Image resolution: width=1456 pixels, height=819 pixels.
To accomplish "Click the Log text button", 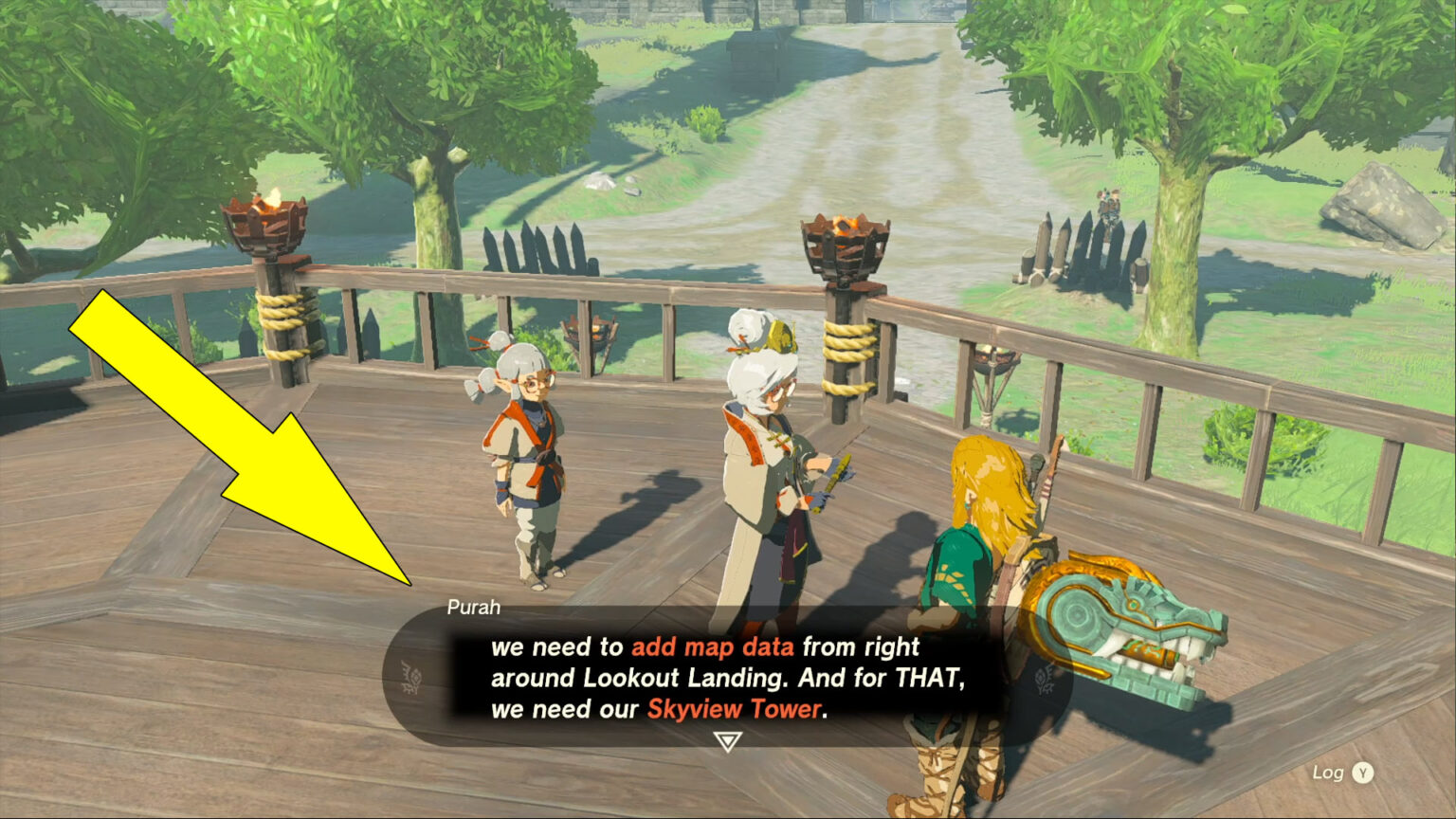I will pos(1327,773).
